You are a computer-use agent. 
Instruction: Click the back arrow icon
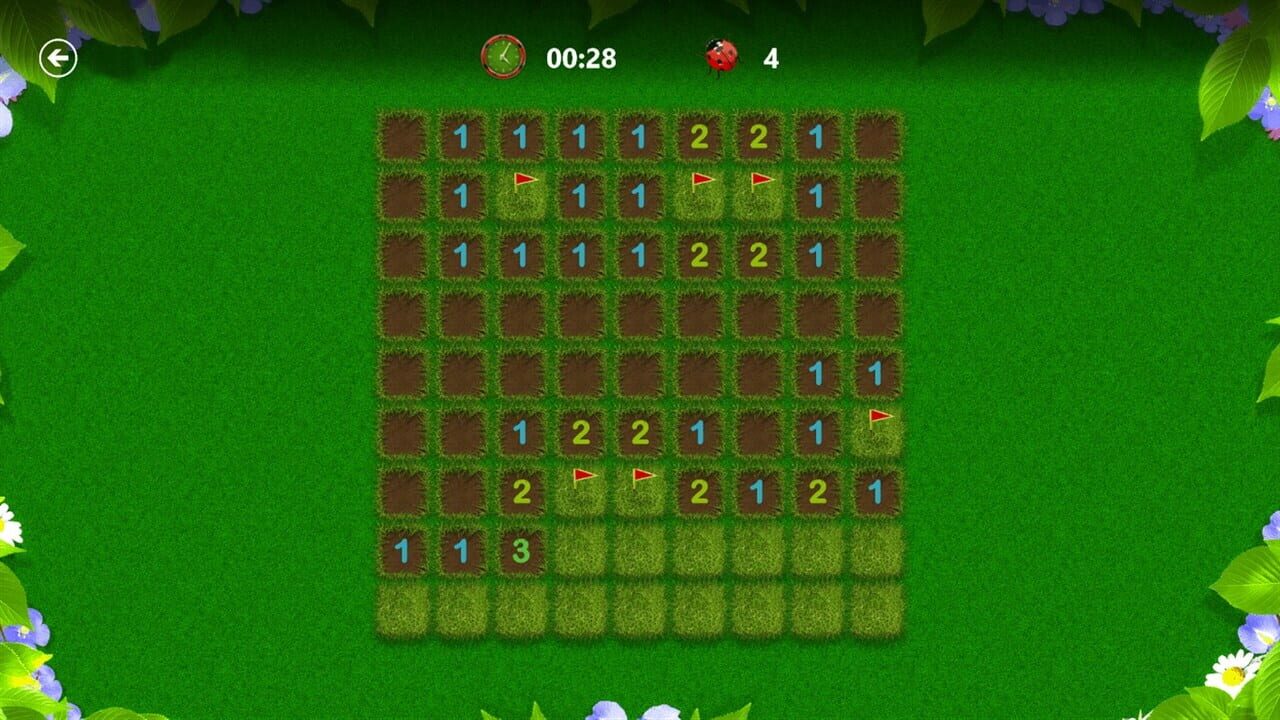pos(57,57)
